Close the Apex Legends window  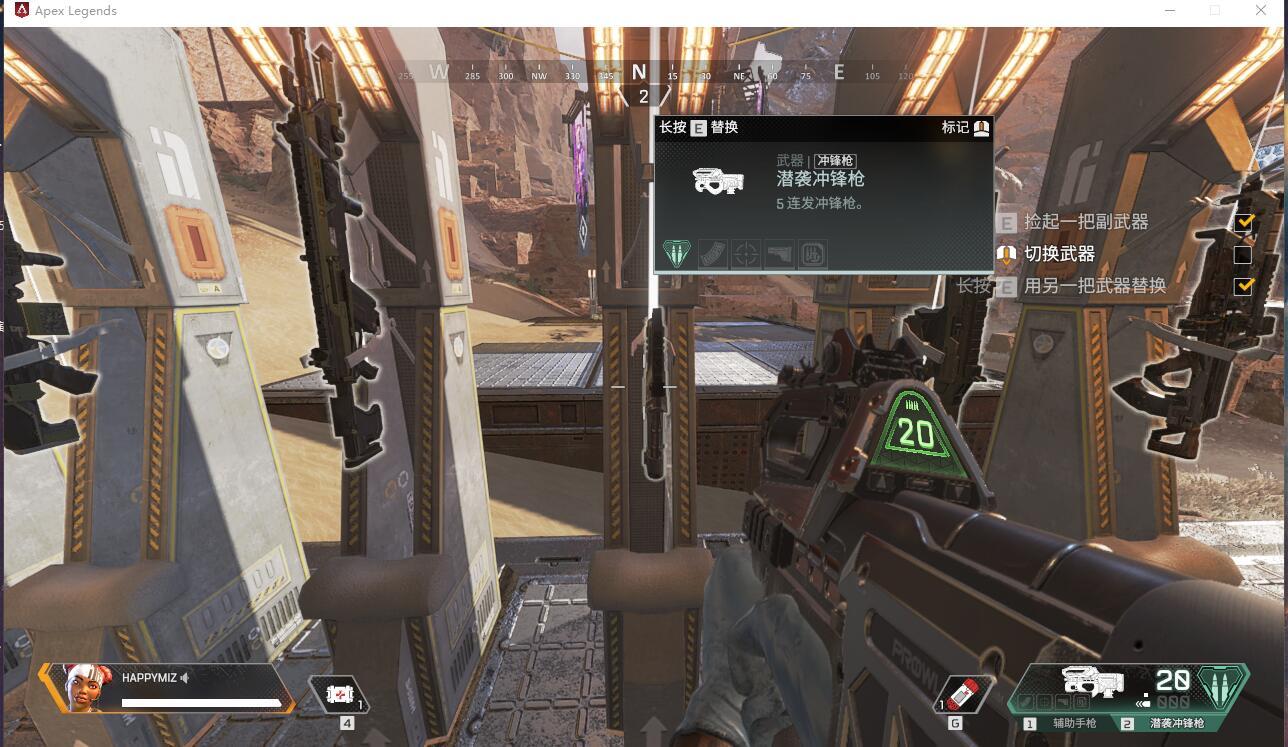(x=1261, y=10)
